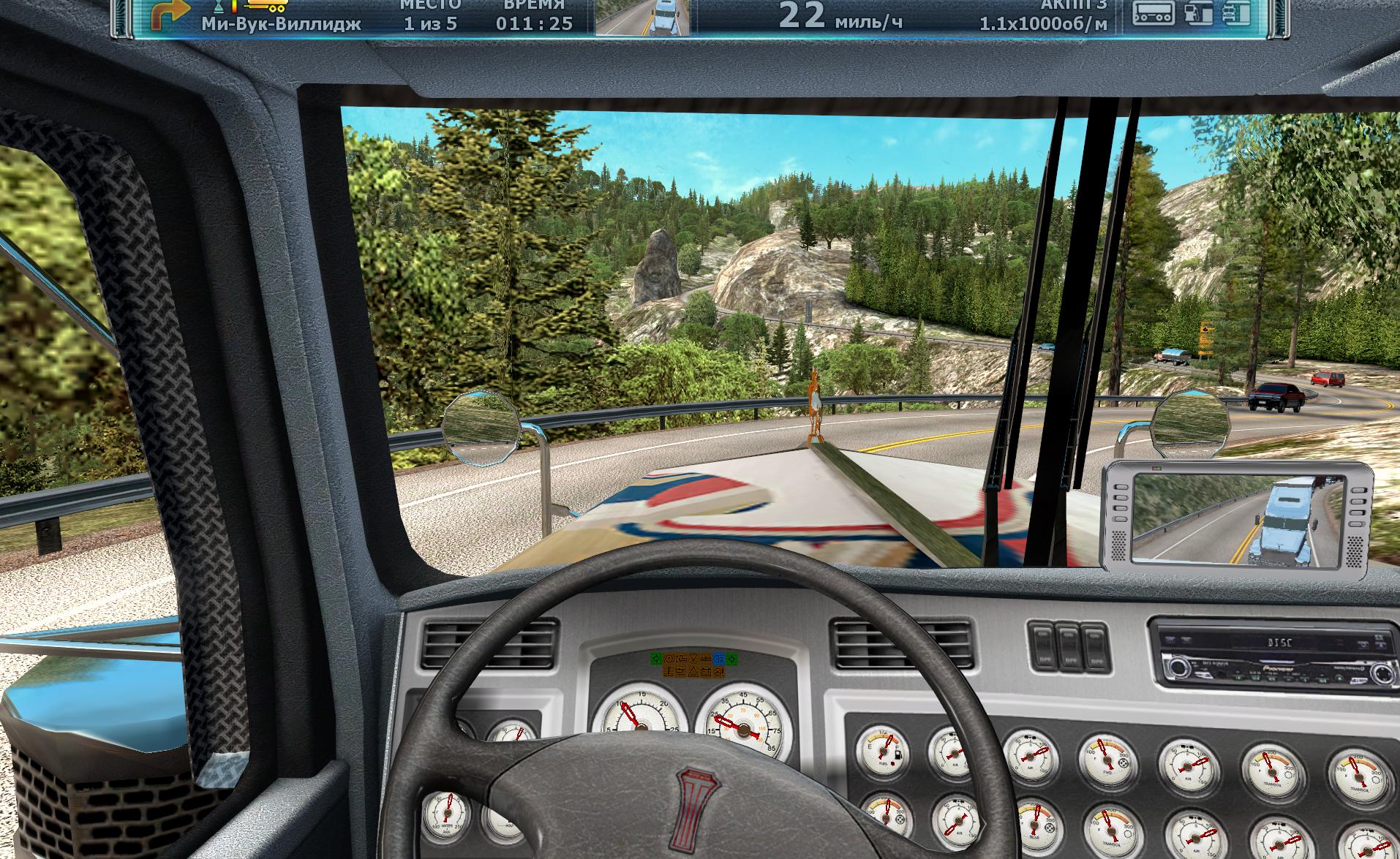Open the rear-view thumbnail in the top bar
This screenshot has width=1400, height=859.
pos(643,17)
